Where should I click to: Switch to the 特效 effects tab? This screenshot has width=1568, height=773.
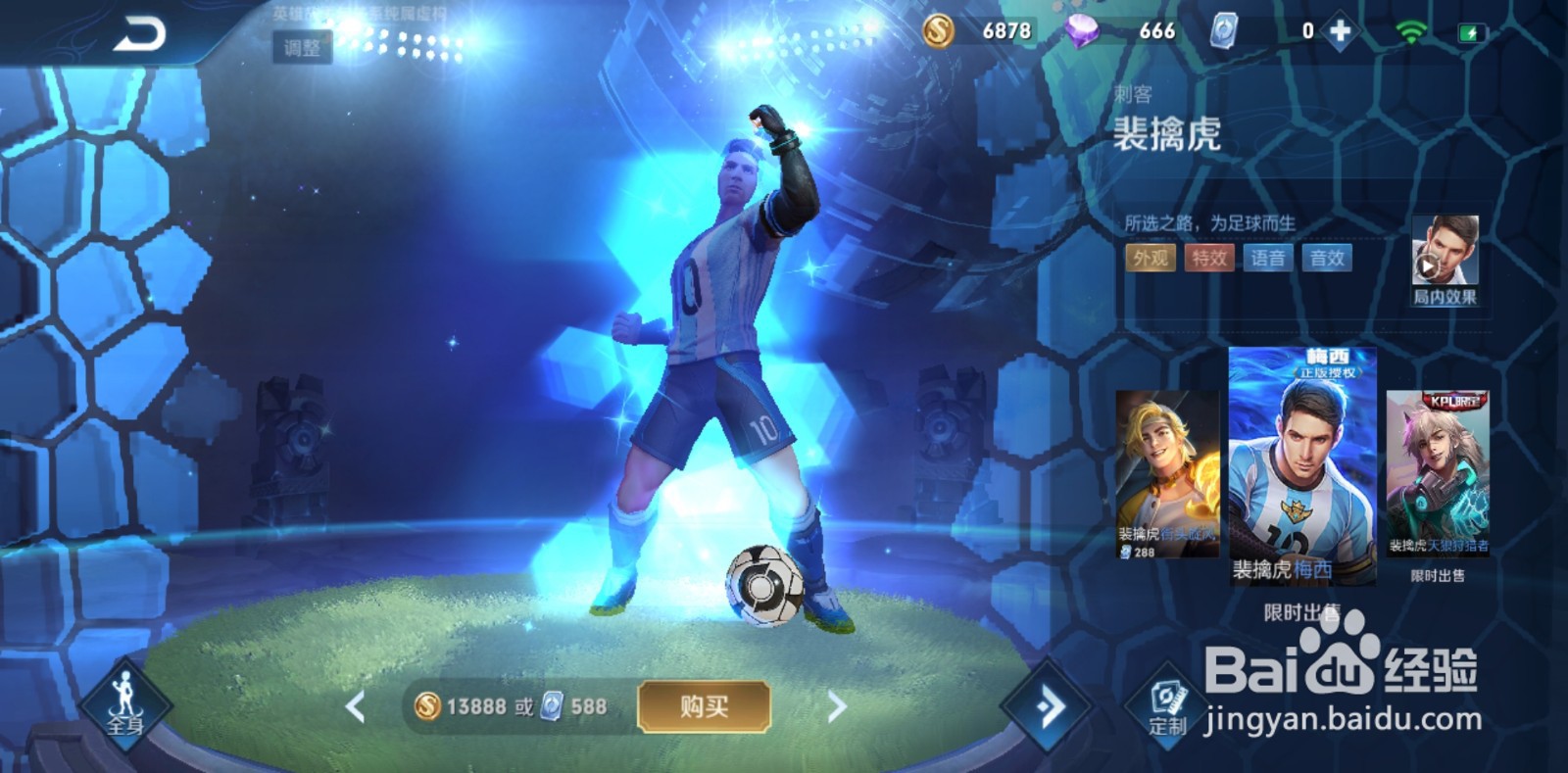[1207, 259]
